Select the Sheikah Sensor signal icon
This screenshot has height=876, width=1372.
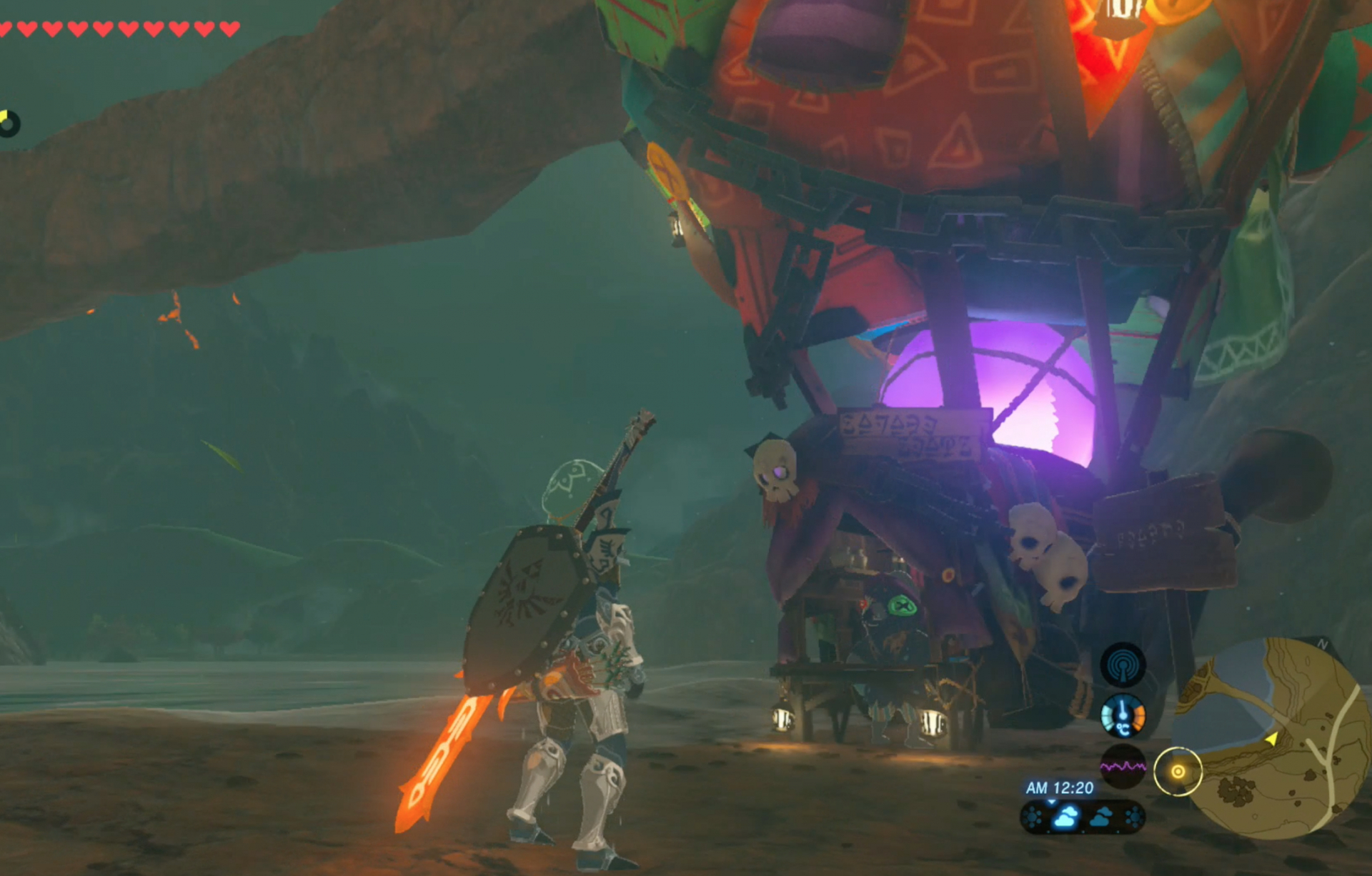[x=1123, y=665]
